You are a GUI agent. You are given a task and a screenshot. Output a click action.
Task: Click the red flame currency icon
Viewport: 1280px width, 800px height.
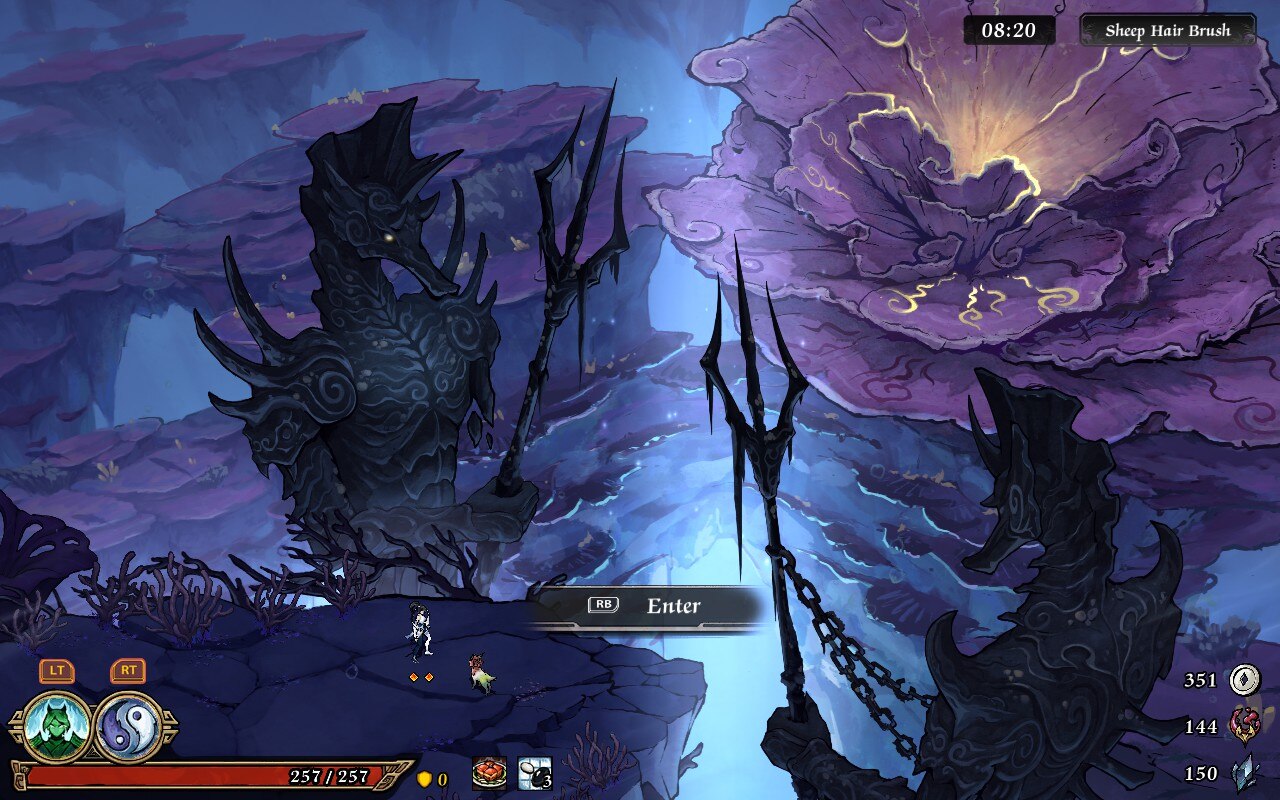pos(1244,726)
